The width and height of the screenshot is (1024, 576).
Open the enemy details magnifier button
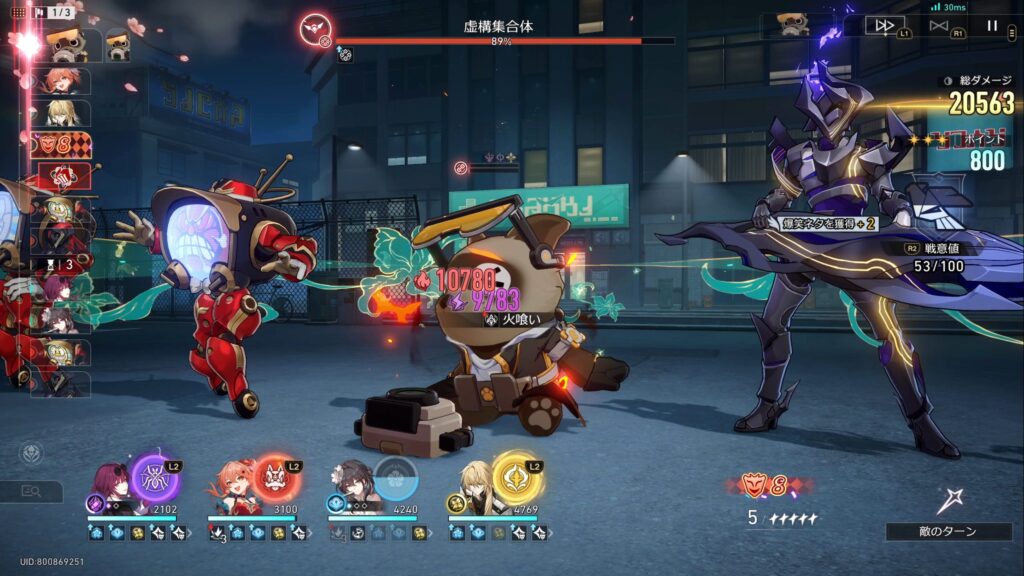[30, 491]
